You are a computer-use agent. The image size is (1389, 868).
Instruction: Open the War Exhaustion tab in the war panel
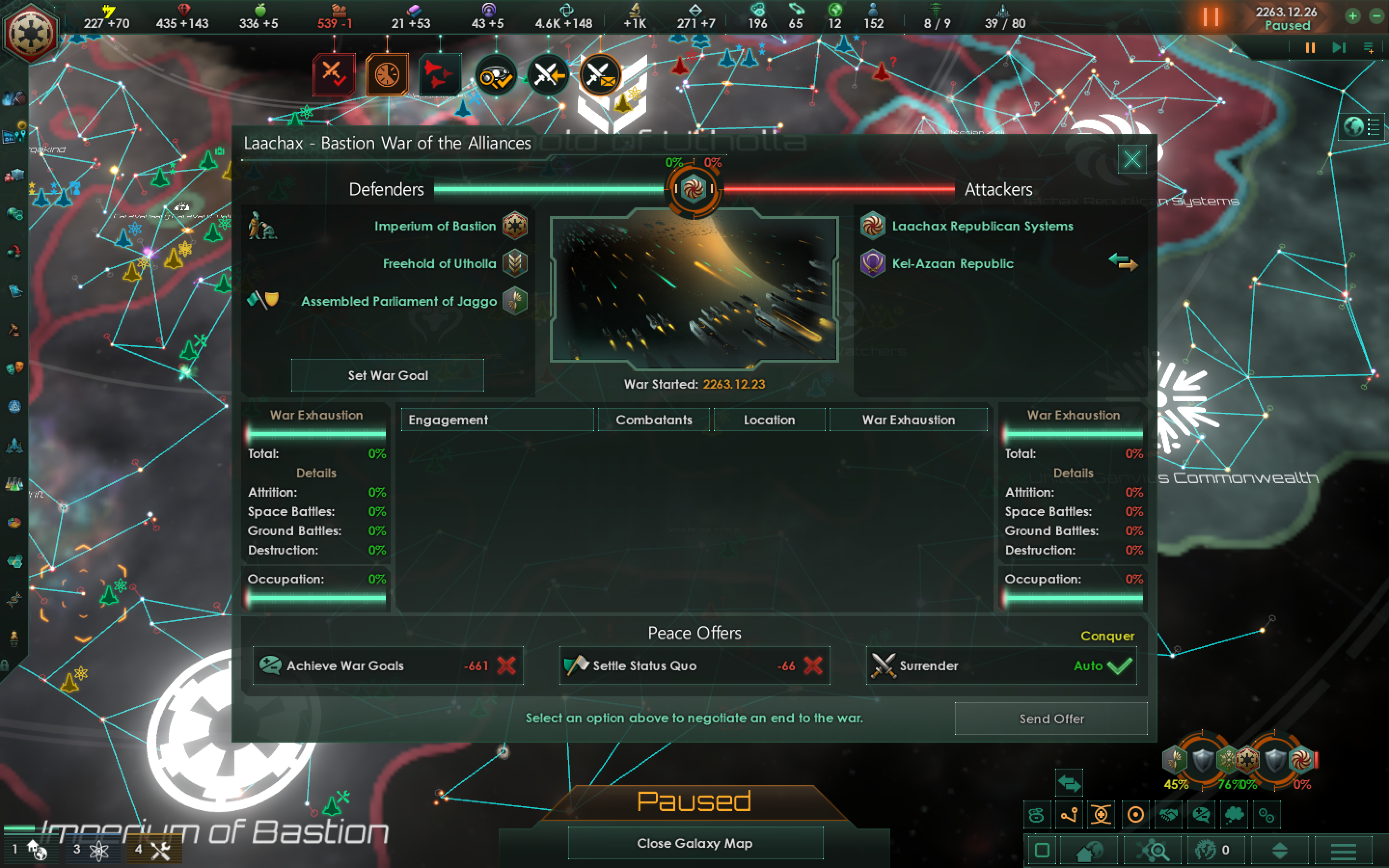point(908,420)
